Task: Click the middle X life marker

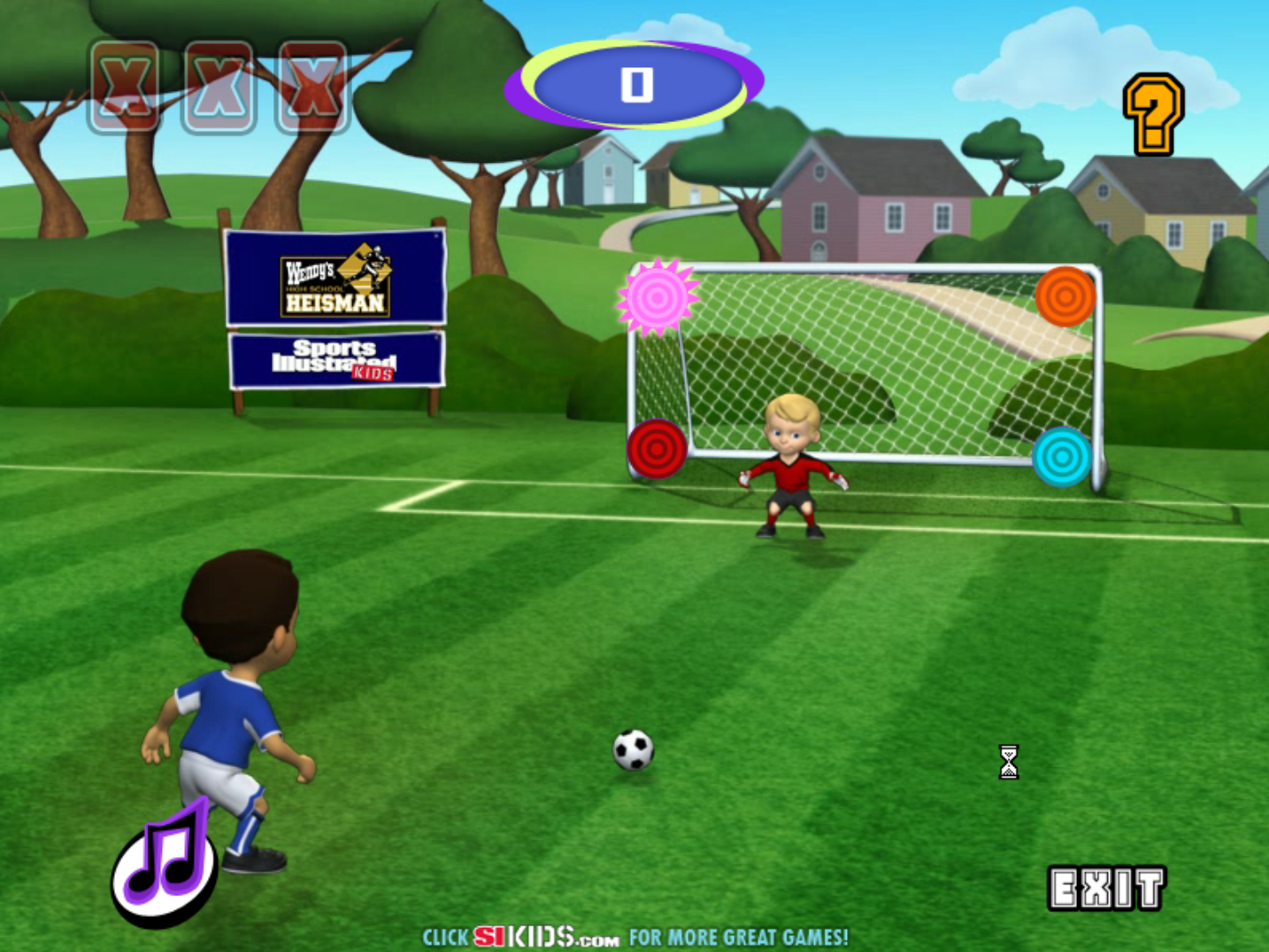Action: 217,85
